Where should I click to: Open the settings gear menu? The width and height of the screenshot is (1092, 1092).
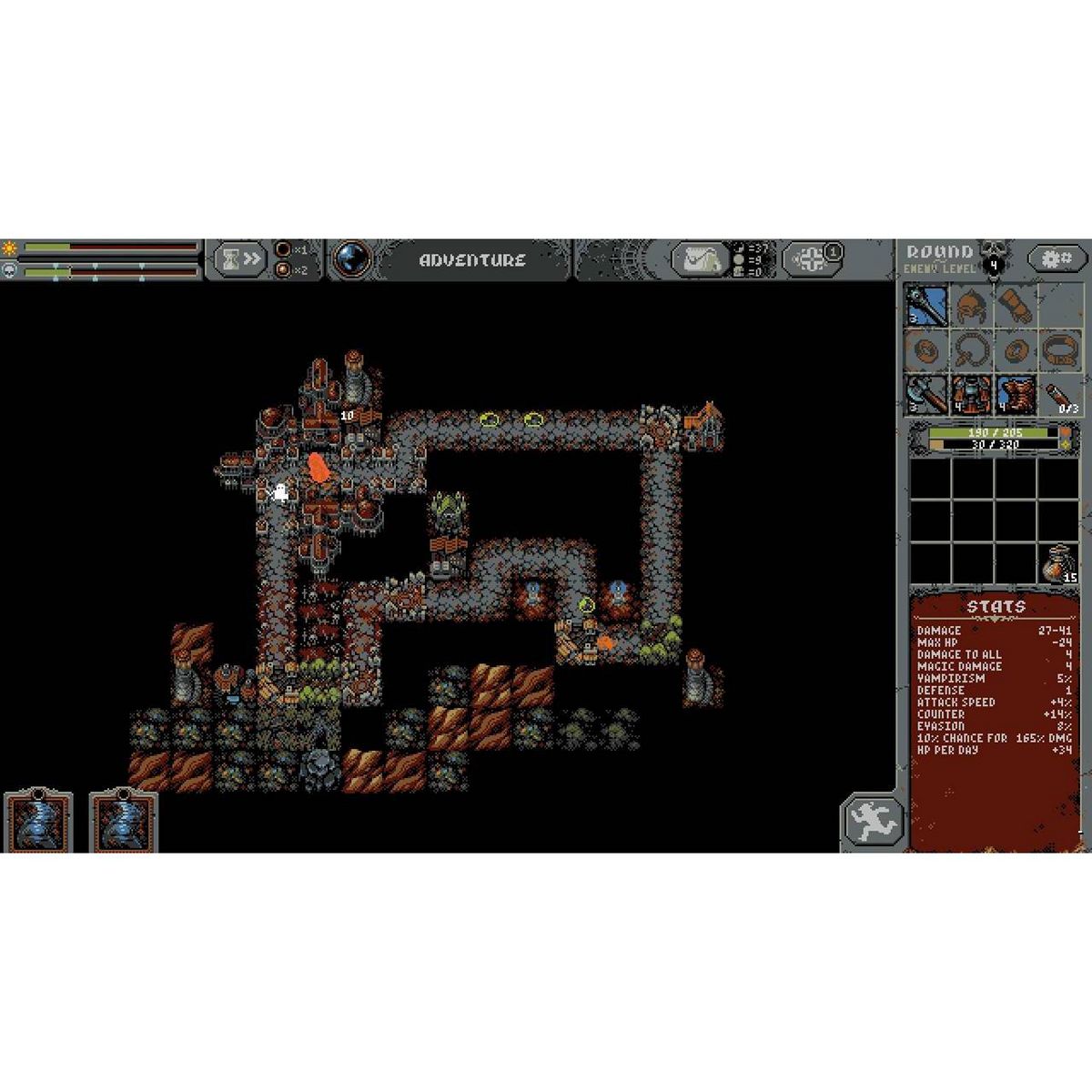point(1057,259)
